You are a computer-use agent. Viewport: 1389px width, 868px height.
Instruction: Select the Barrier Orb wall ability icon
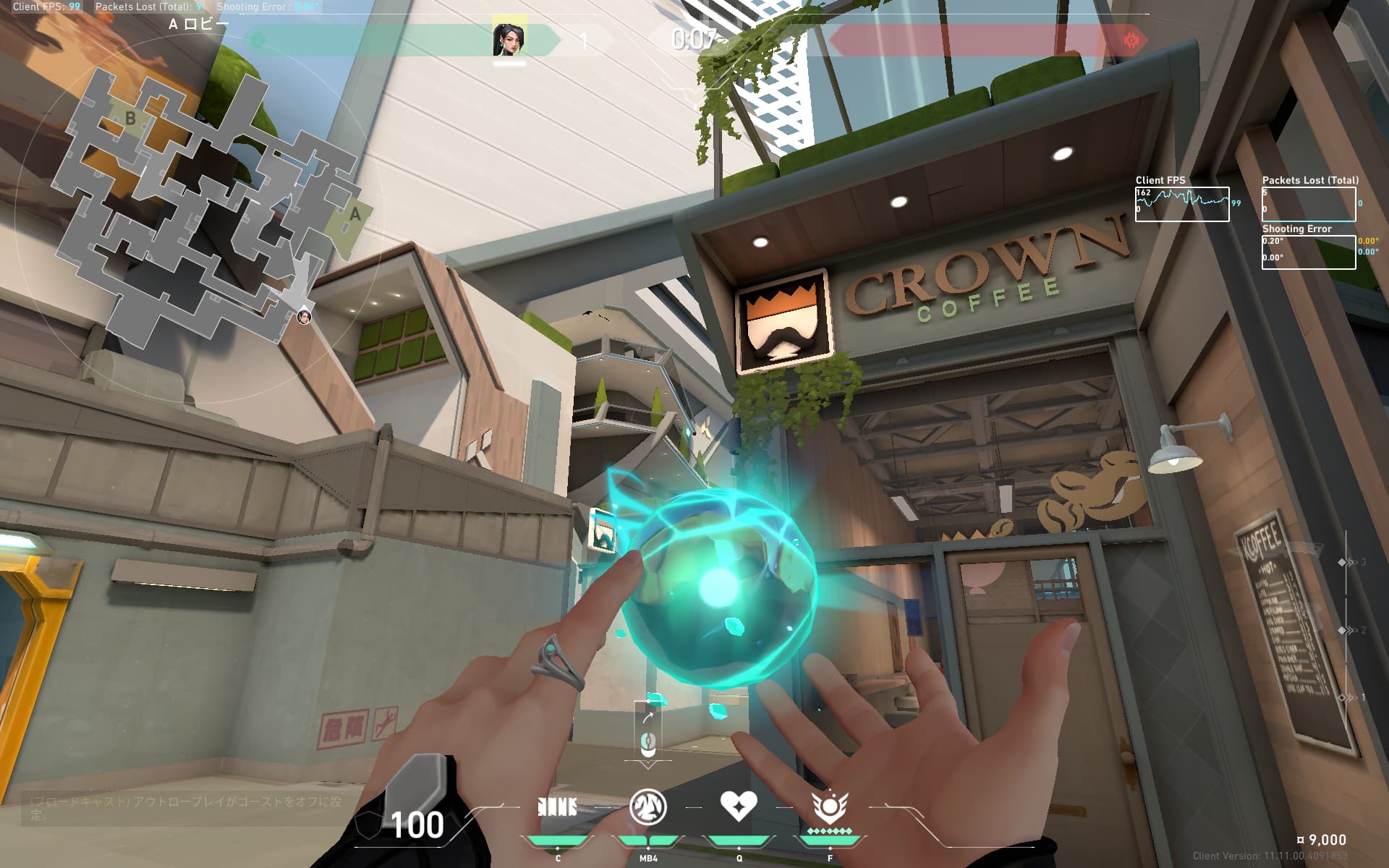point(557,807)
